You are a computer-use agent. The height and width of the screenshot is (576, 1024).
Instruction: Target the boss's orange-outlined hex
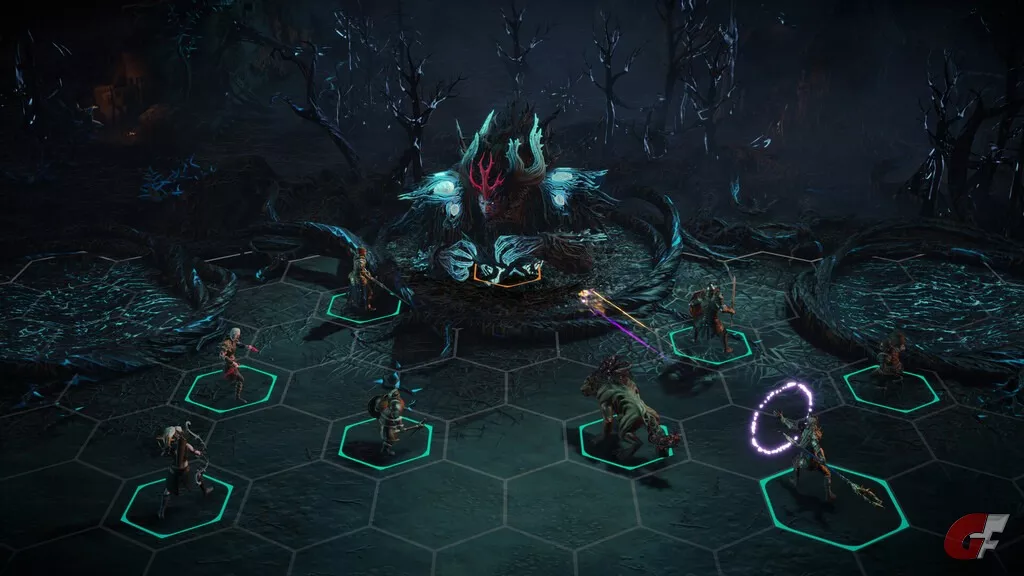click(x=507, y=271)
